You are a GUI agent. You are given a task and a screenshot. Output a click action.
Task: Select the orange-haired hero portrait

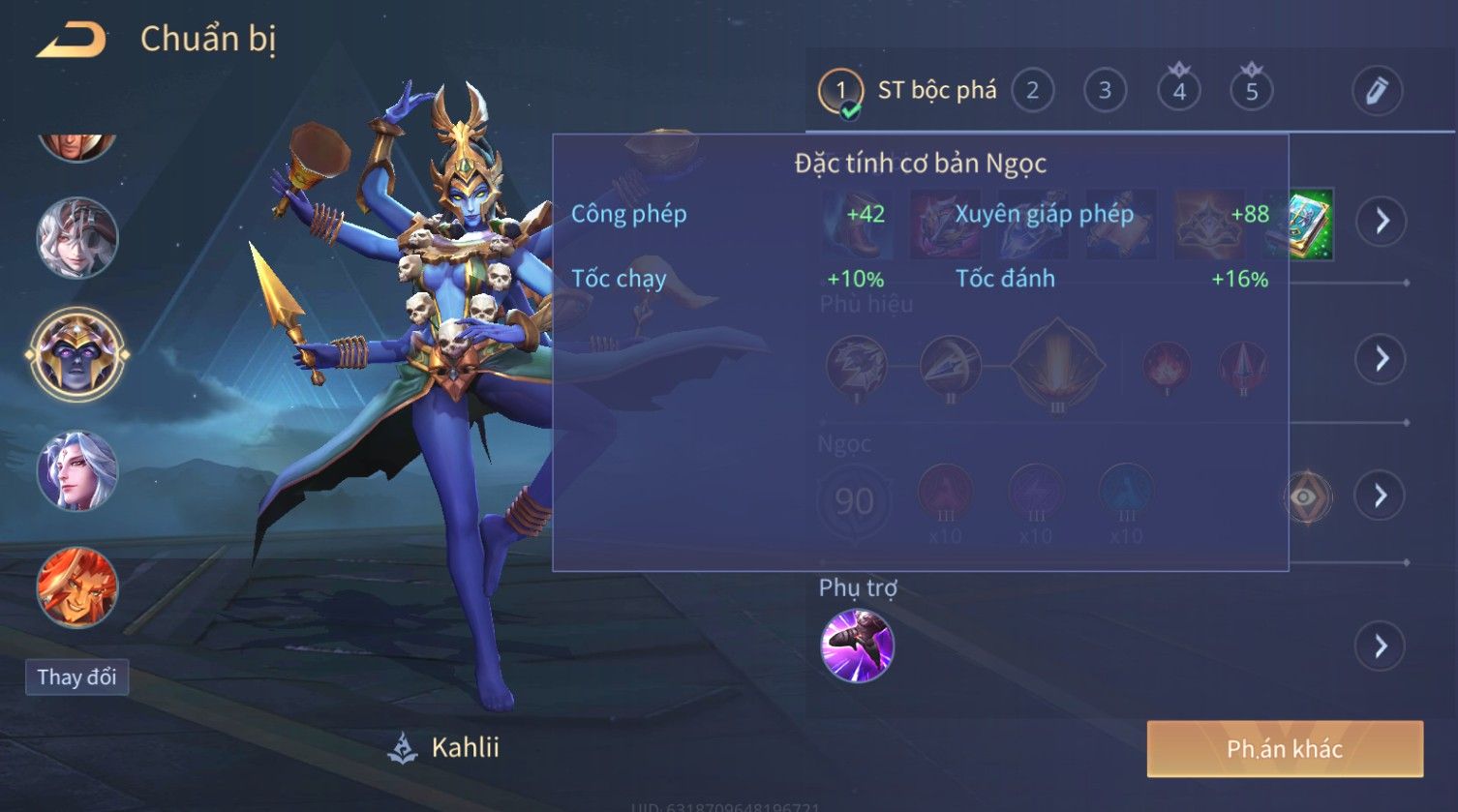point(76,587)
